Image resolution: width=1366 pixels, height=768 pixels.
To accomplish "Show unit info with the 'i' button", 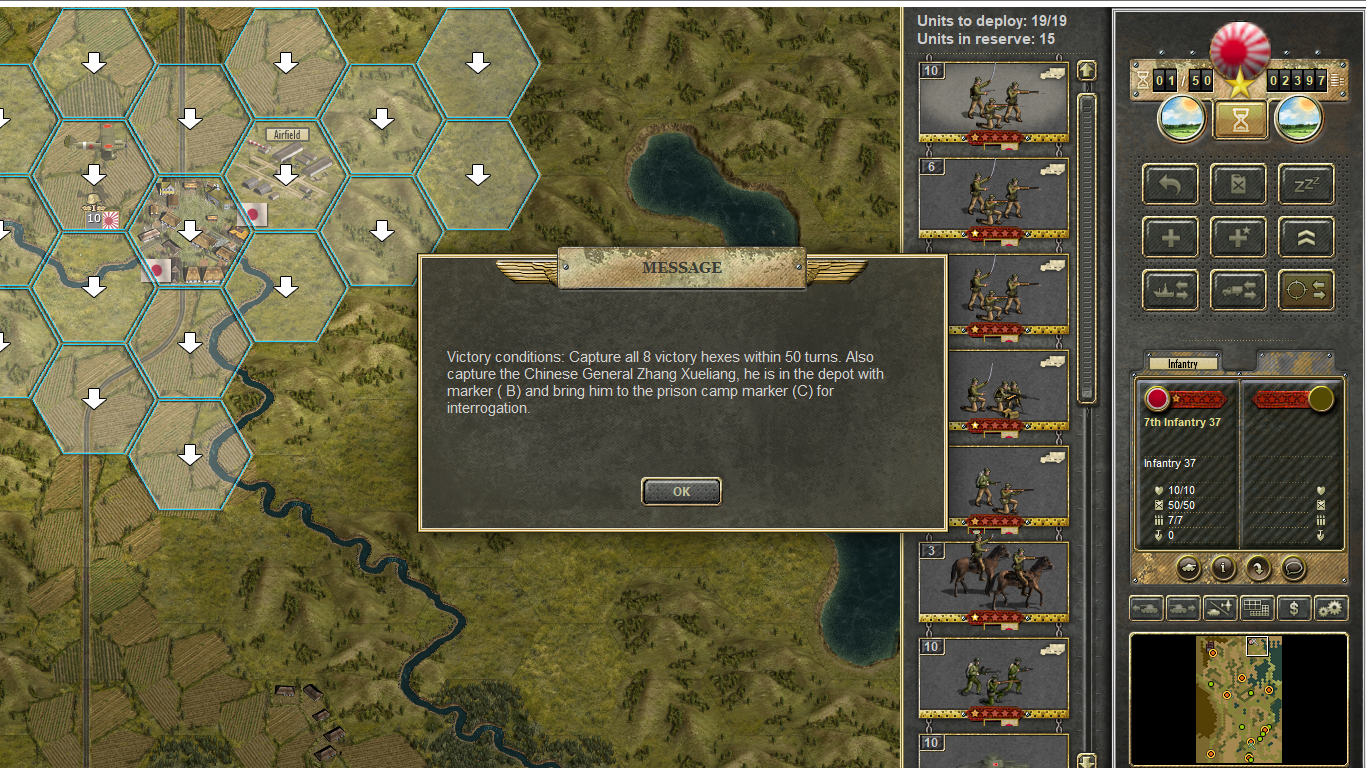I will (x=1223, y=568).
